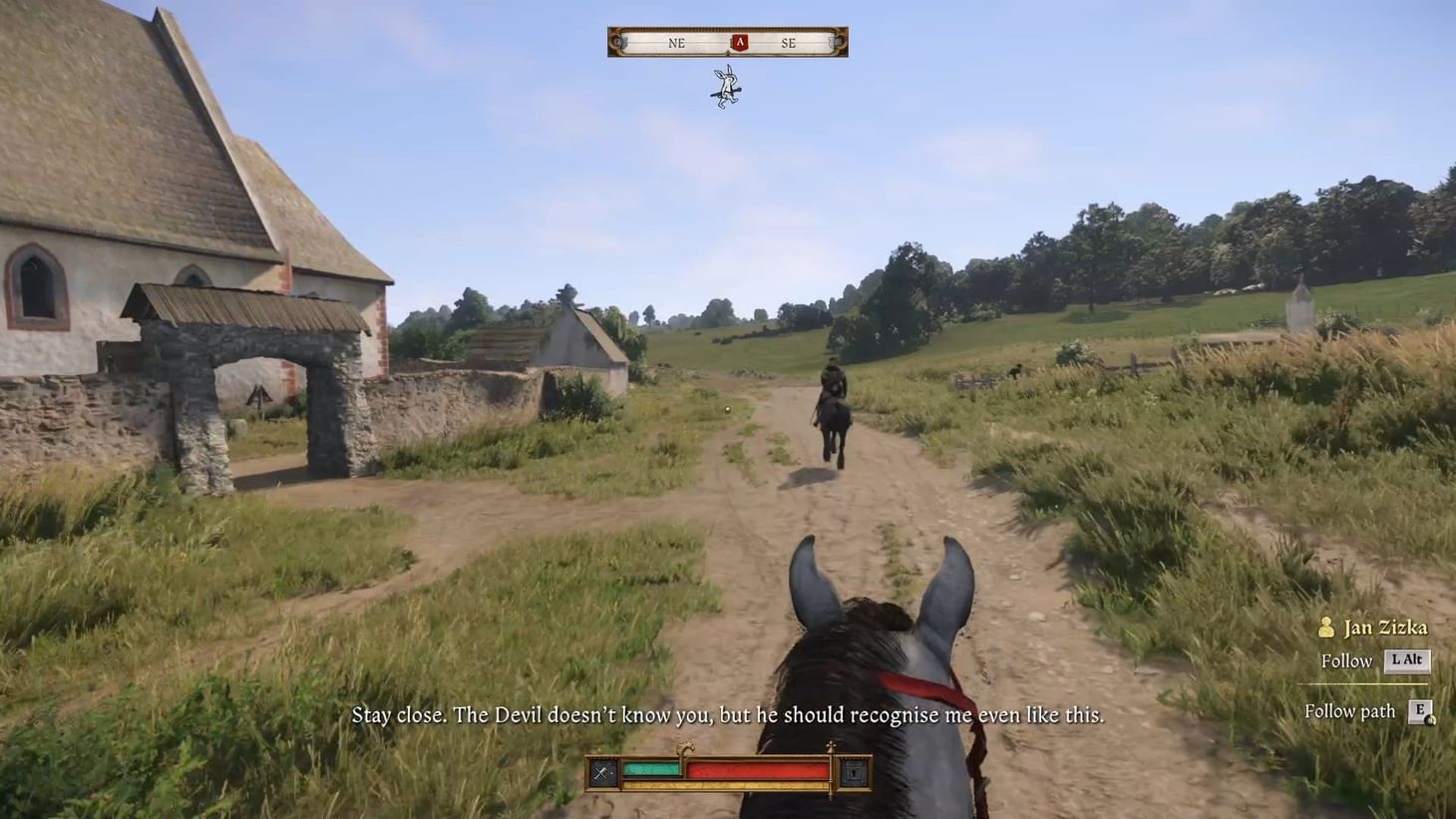Image resolution: width=1456 pixels, height=819 pixels.
Task: Toggle the small arrow beside the weapon icon
Action: [611, 772]
